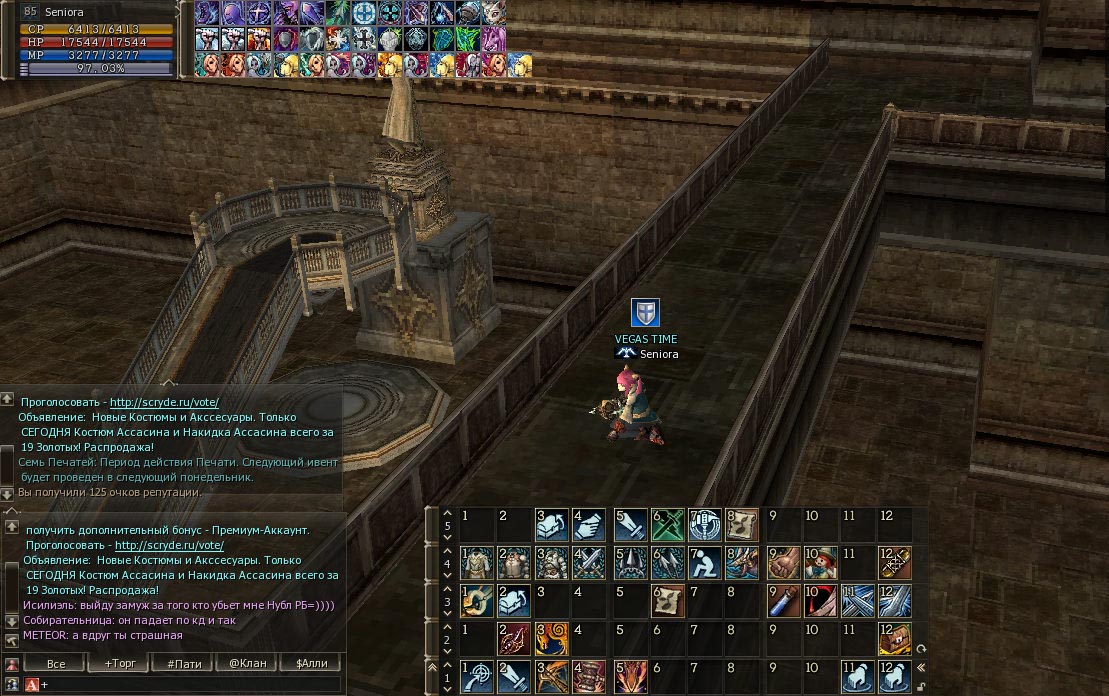Use the blue potion in hotbar row 3
This screenshot has height=696, width=1109.
tap(782, 600)
